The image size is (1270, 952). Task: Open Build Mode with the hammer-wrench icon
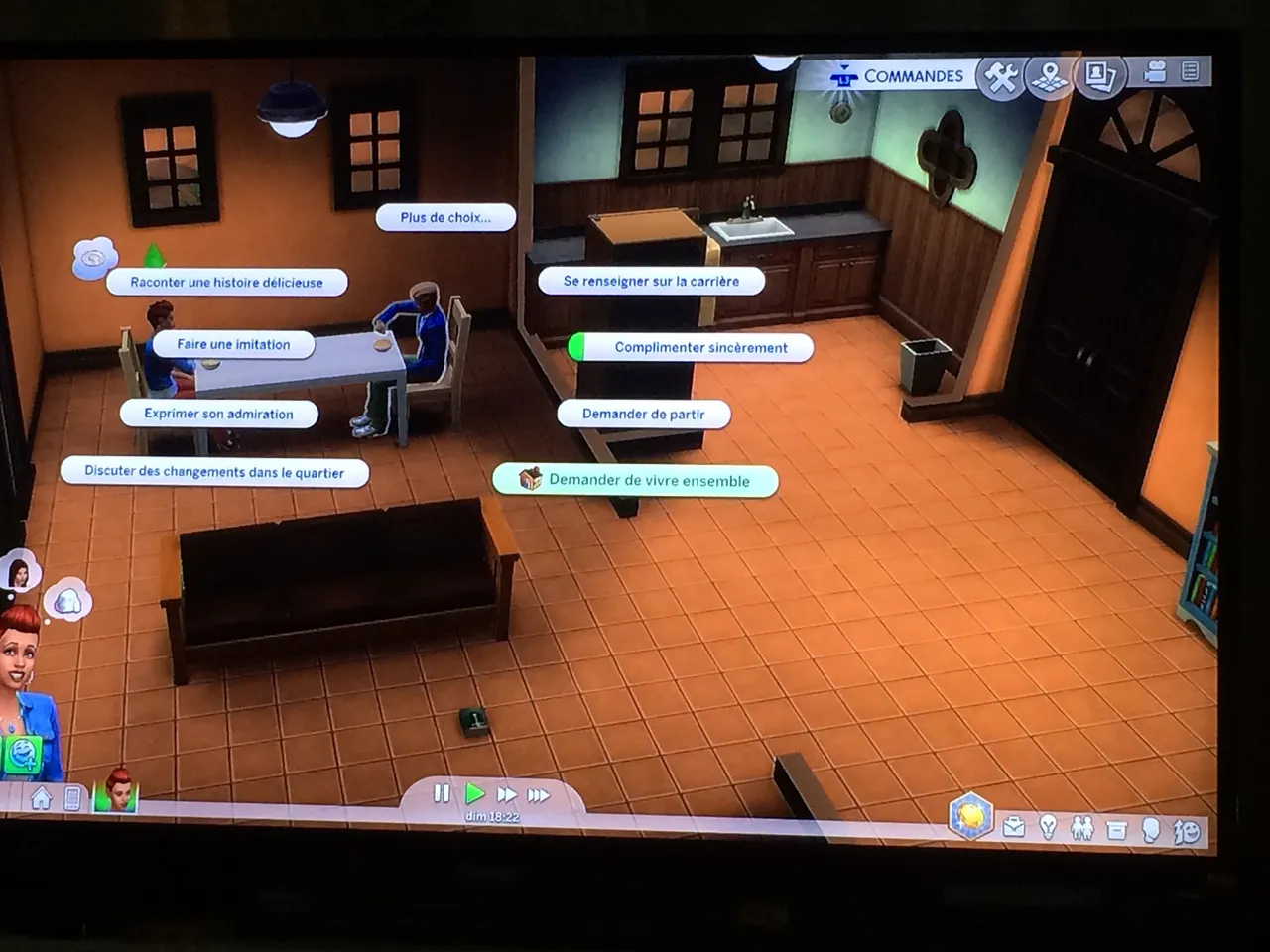[1001, 77]
